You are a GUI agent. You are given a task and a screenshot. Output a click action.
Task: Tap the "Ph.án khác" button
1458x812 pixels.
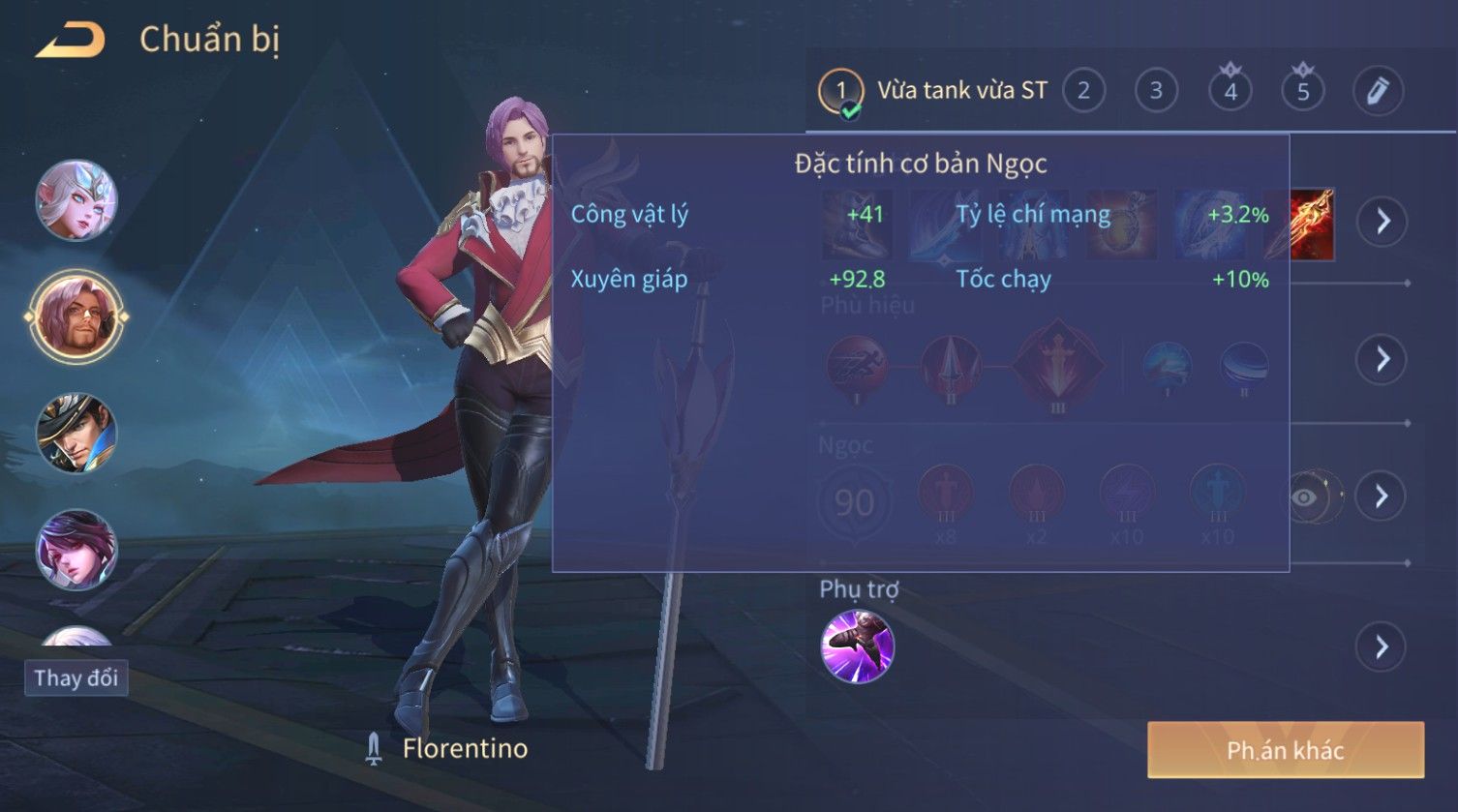coord(1285,750)
